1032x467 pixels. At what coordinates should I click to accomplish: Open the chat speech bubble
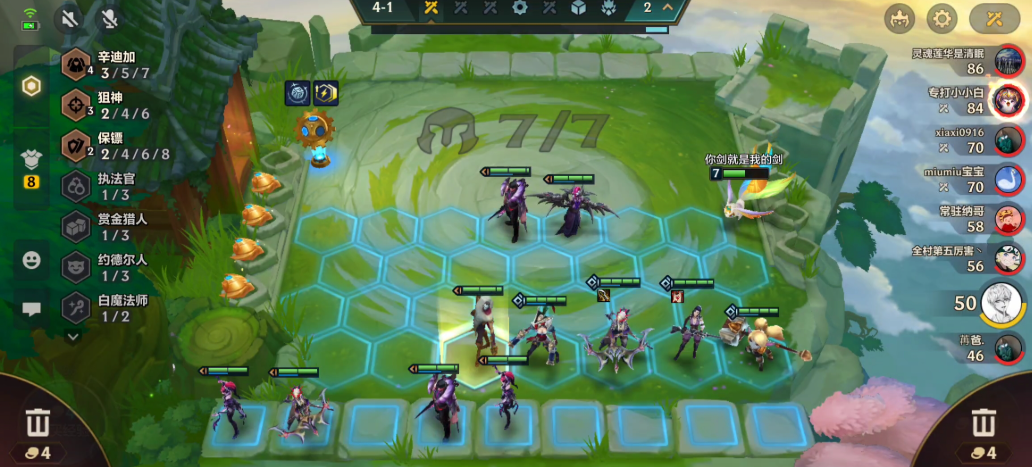click(32, 309)
